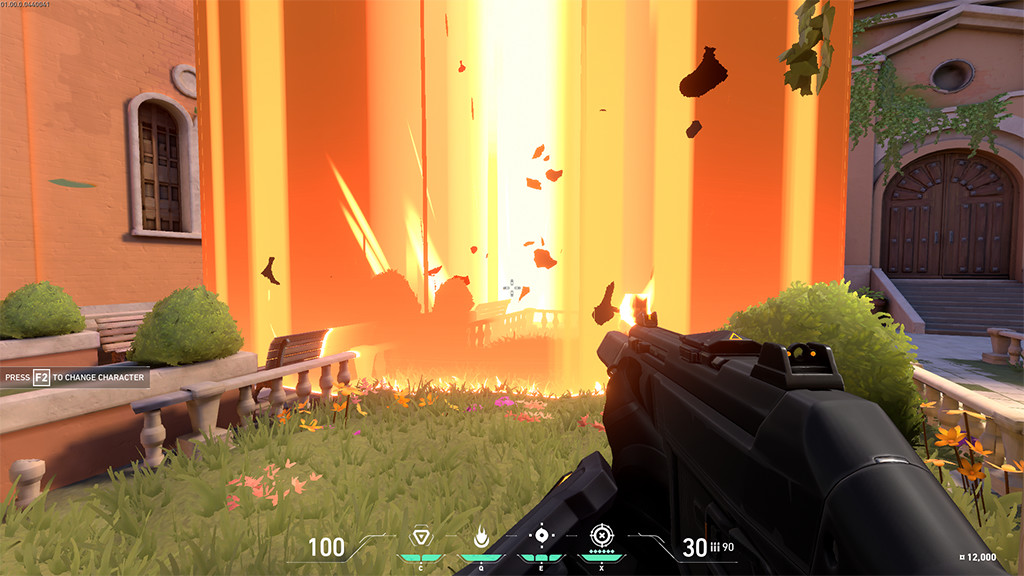Trigger the crosshair orbital strike ultimate
This screenshot has width=1024, height=576.
click(x=601, y=535)
